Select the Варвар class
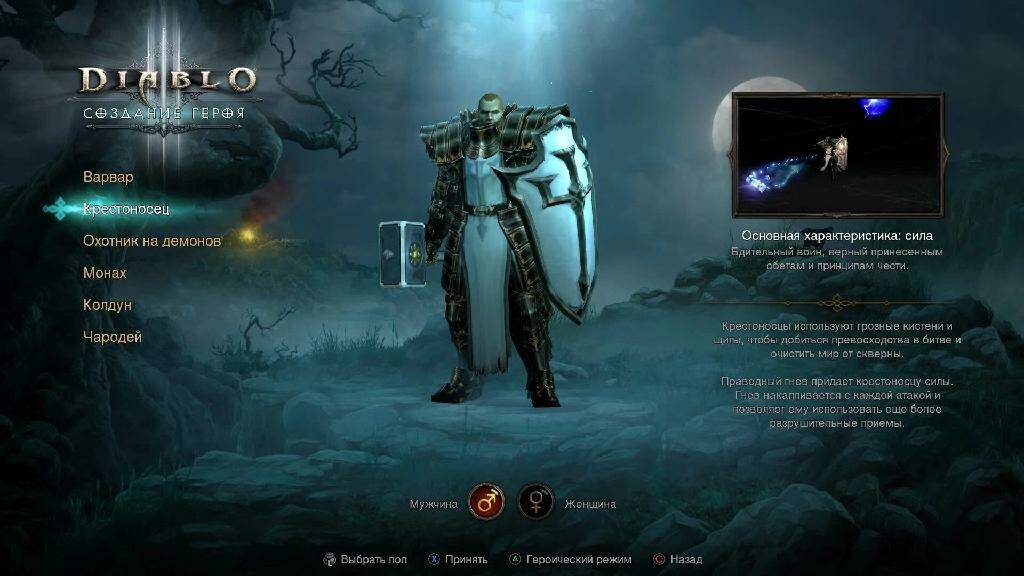Screen dimensions: 1024x576 108,177
